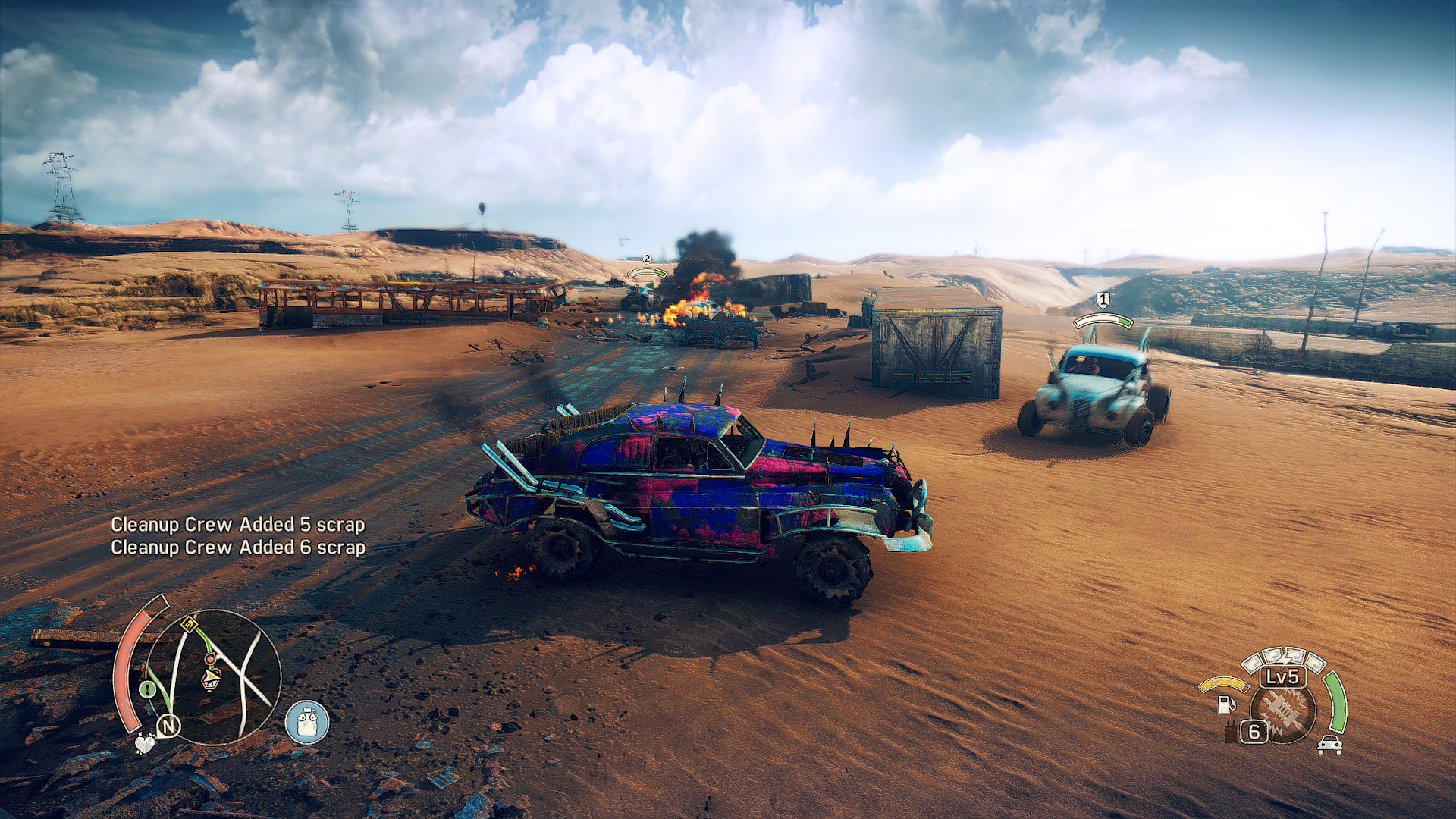Click the yellow diamond objective marker on minimap

189,626
